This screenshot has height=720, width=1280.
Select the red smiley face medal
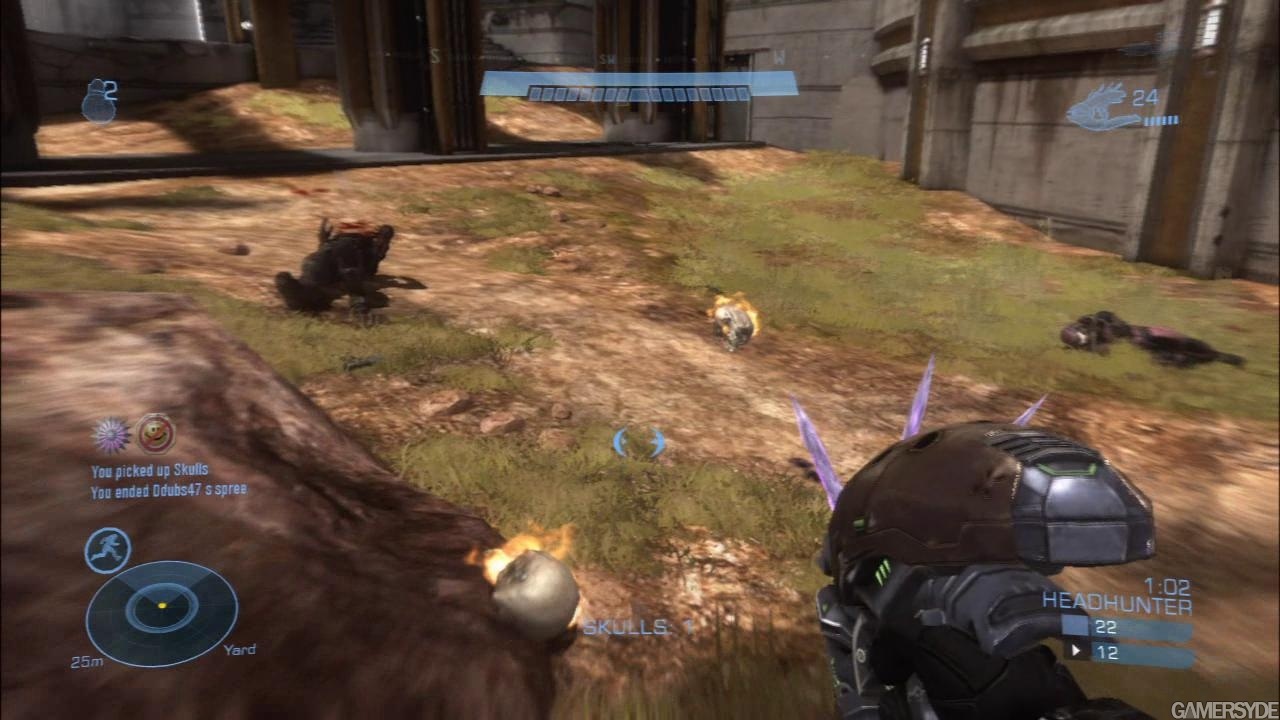pyautogui.click(x=155, y=434)
